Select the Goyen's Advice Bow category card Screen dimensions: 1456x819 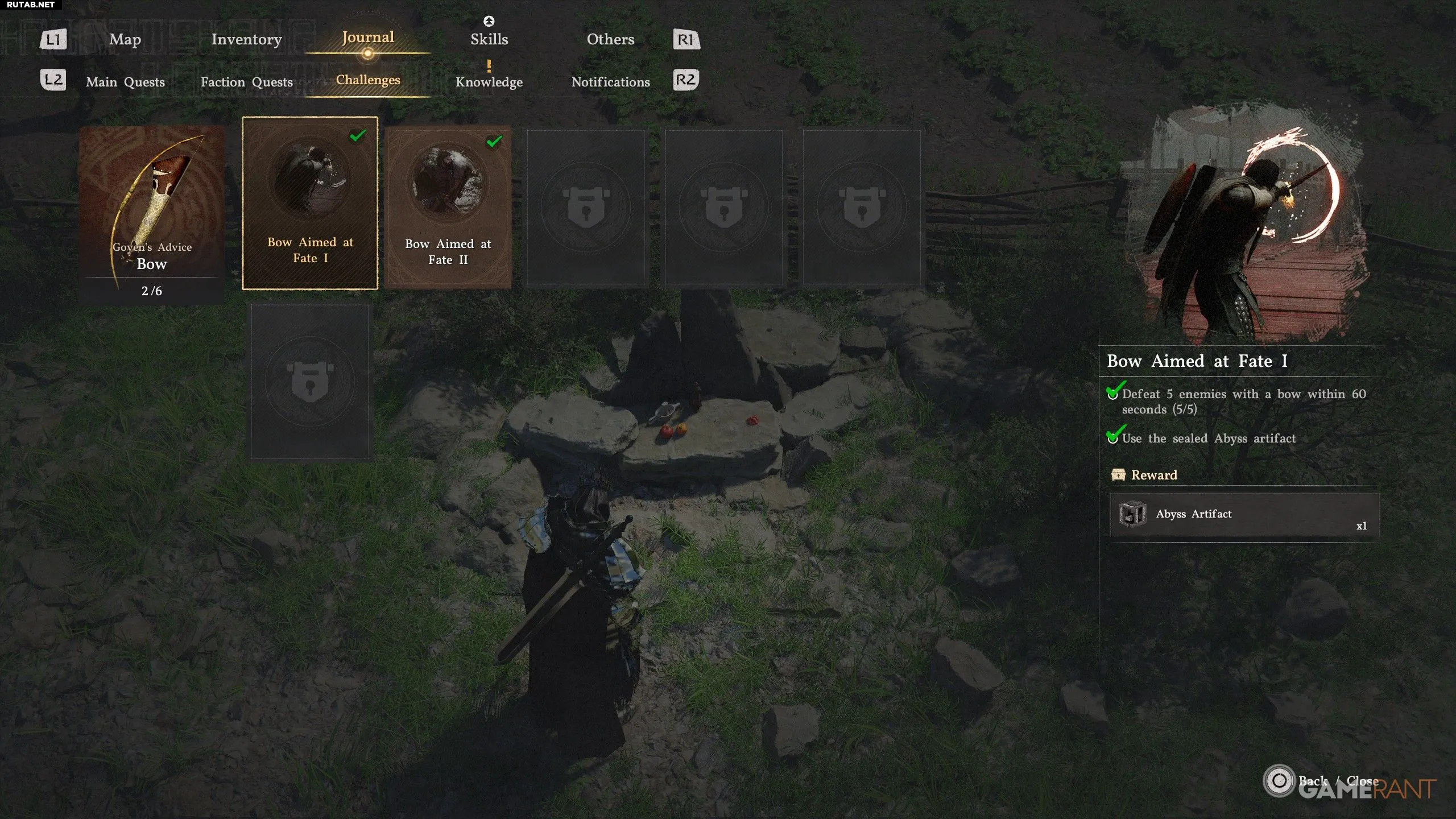(x=151, y=213)
